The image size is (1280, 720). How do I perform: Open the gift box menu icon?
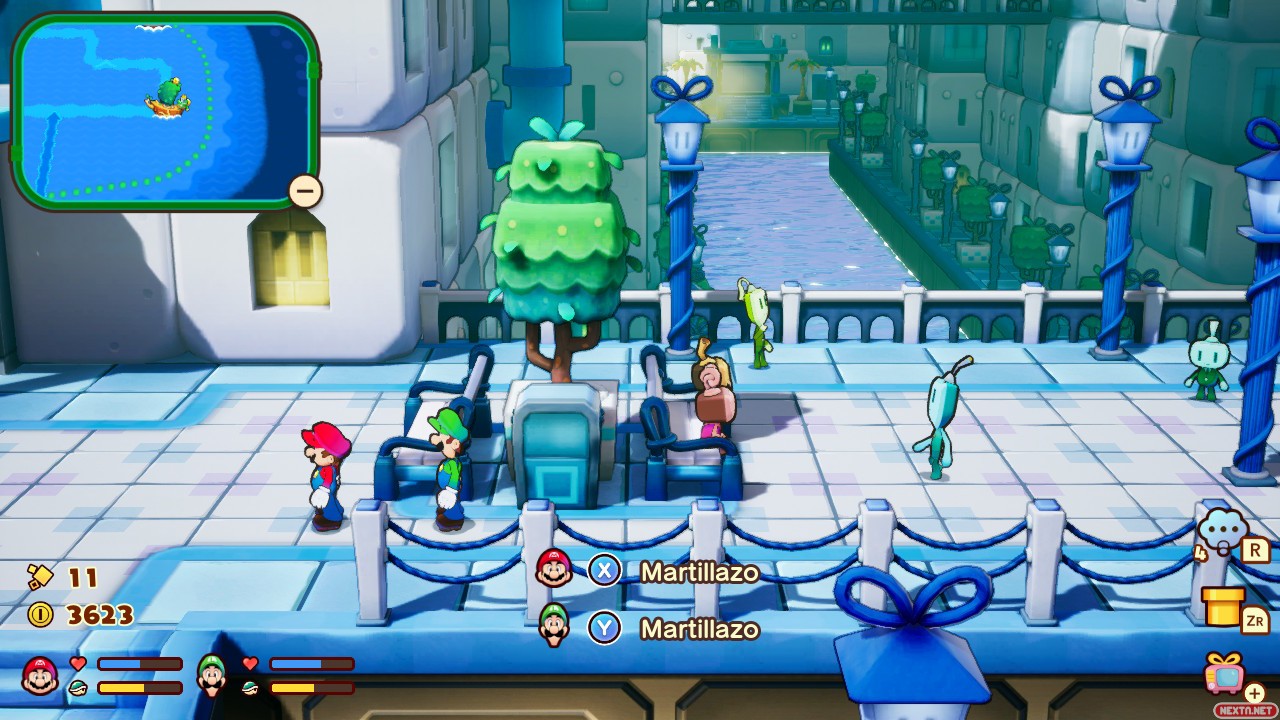pyautogui.click(x=1226, y=673)
